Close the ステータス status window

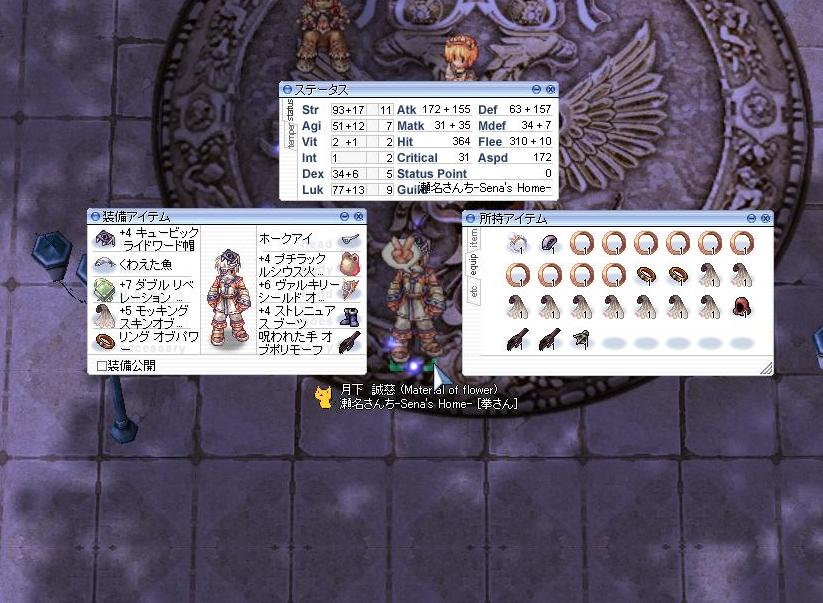[550, 90]
